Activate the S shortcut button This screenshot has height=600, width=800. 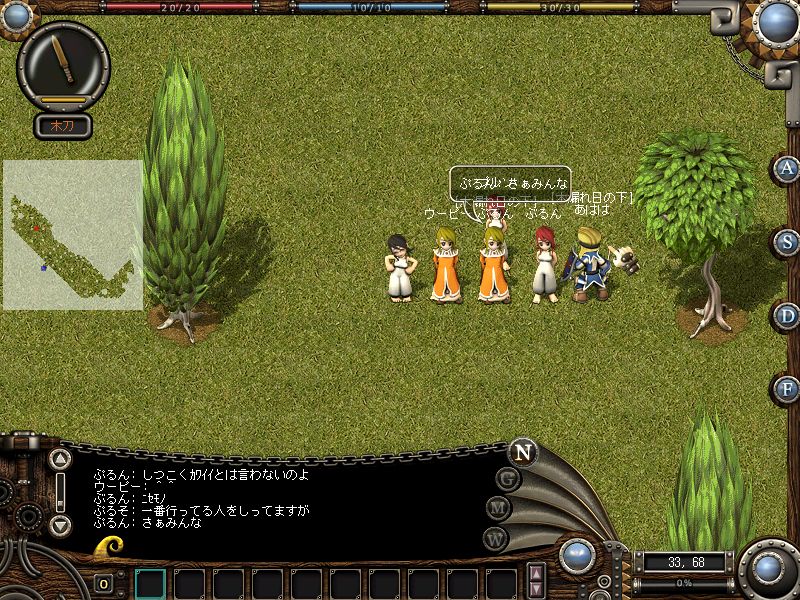(787, 242)
